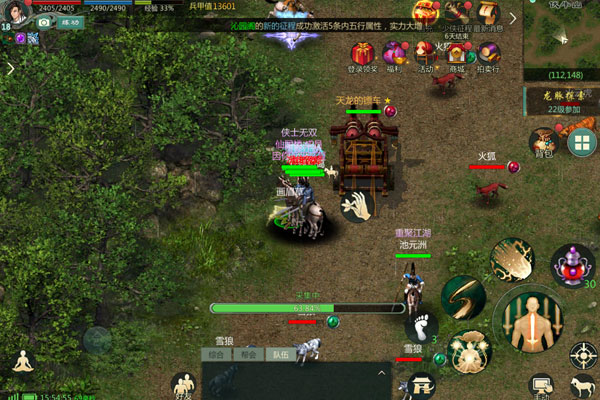
Task: Open the 老账探宝 event banner
Action: [x=561, y=100]
